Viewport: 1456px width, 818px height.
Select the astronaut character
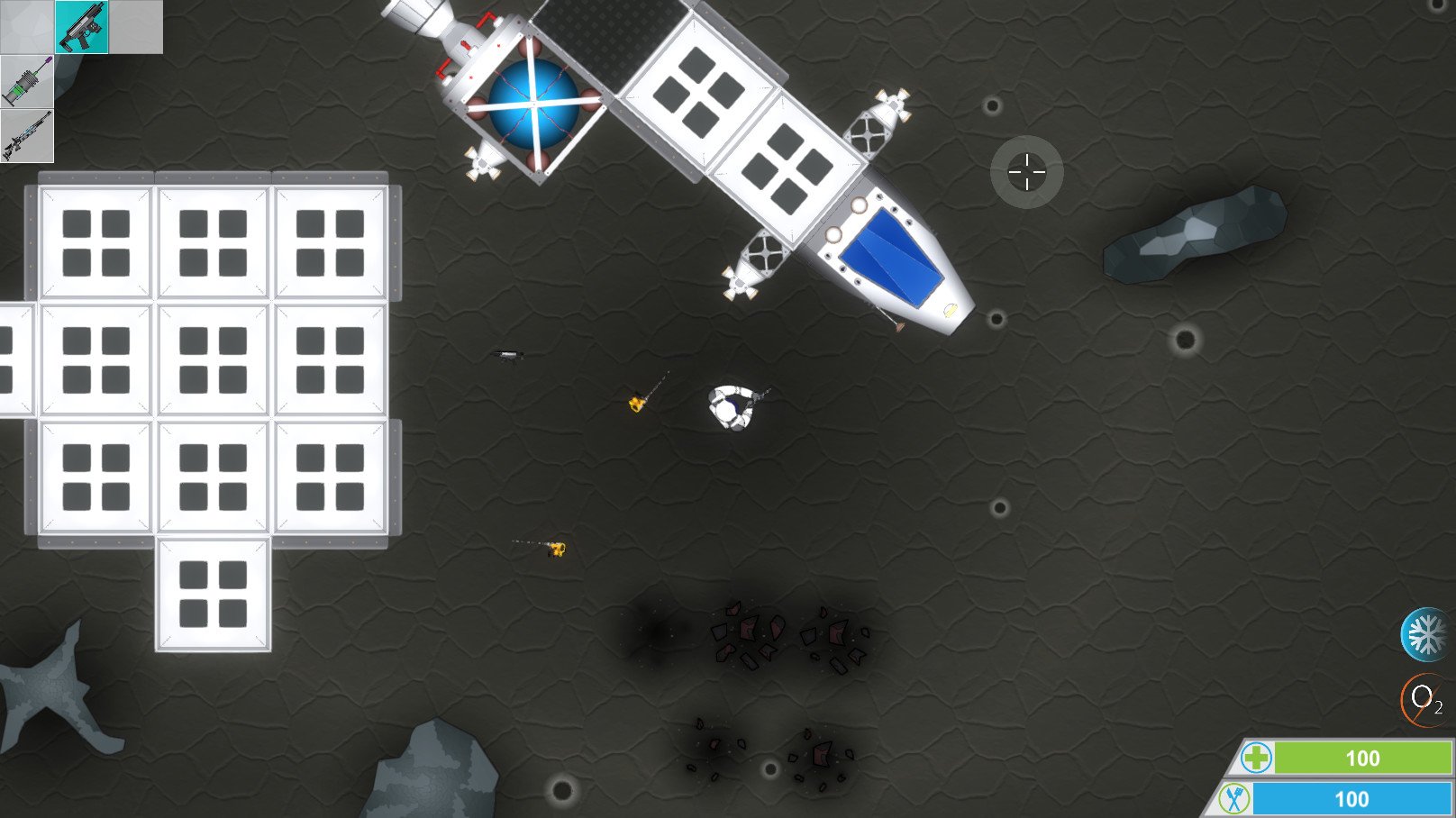click(732, 407)
